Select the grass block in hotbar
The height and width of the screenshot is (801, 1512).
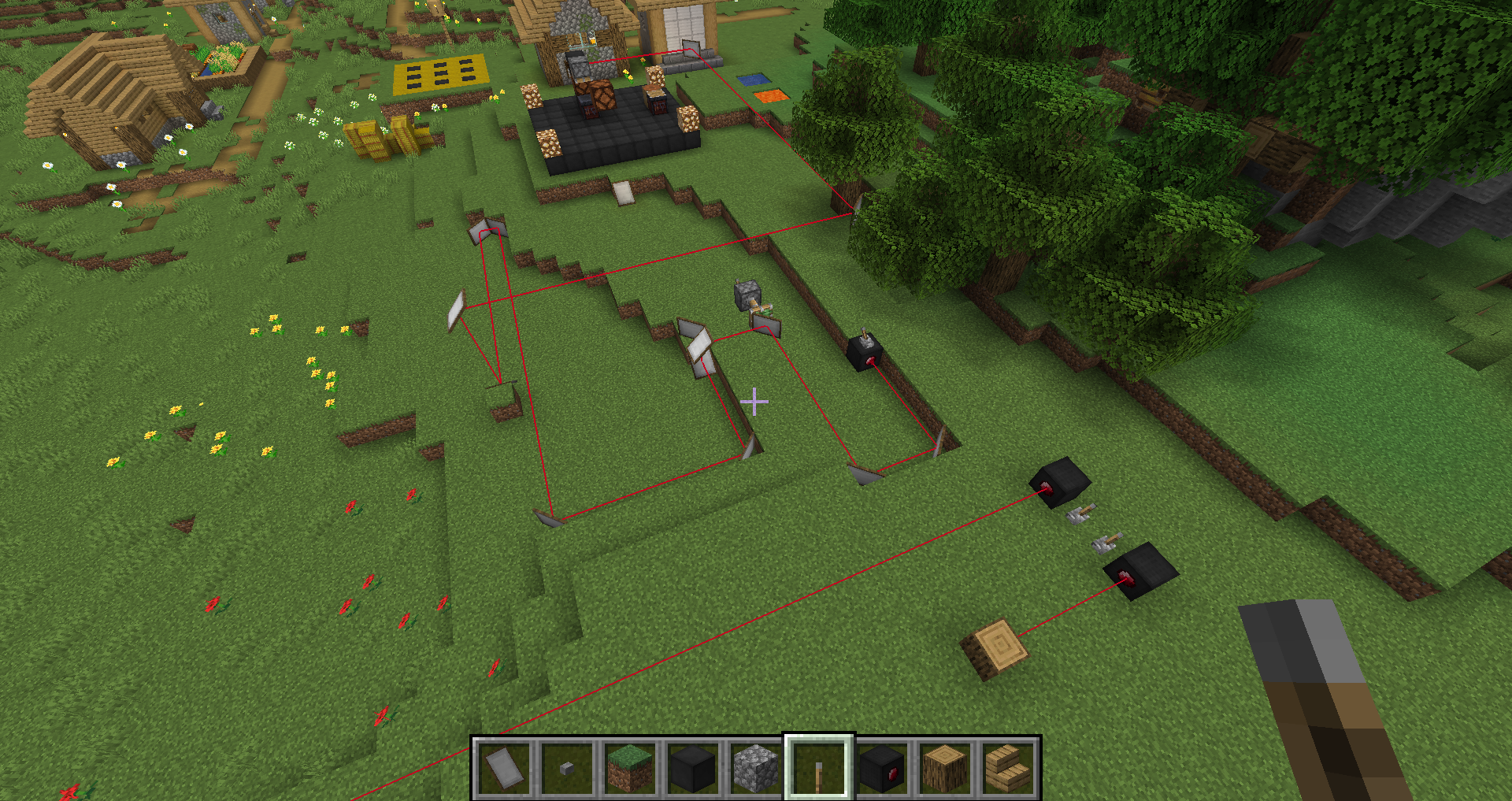click(x=629, y=769)
